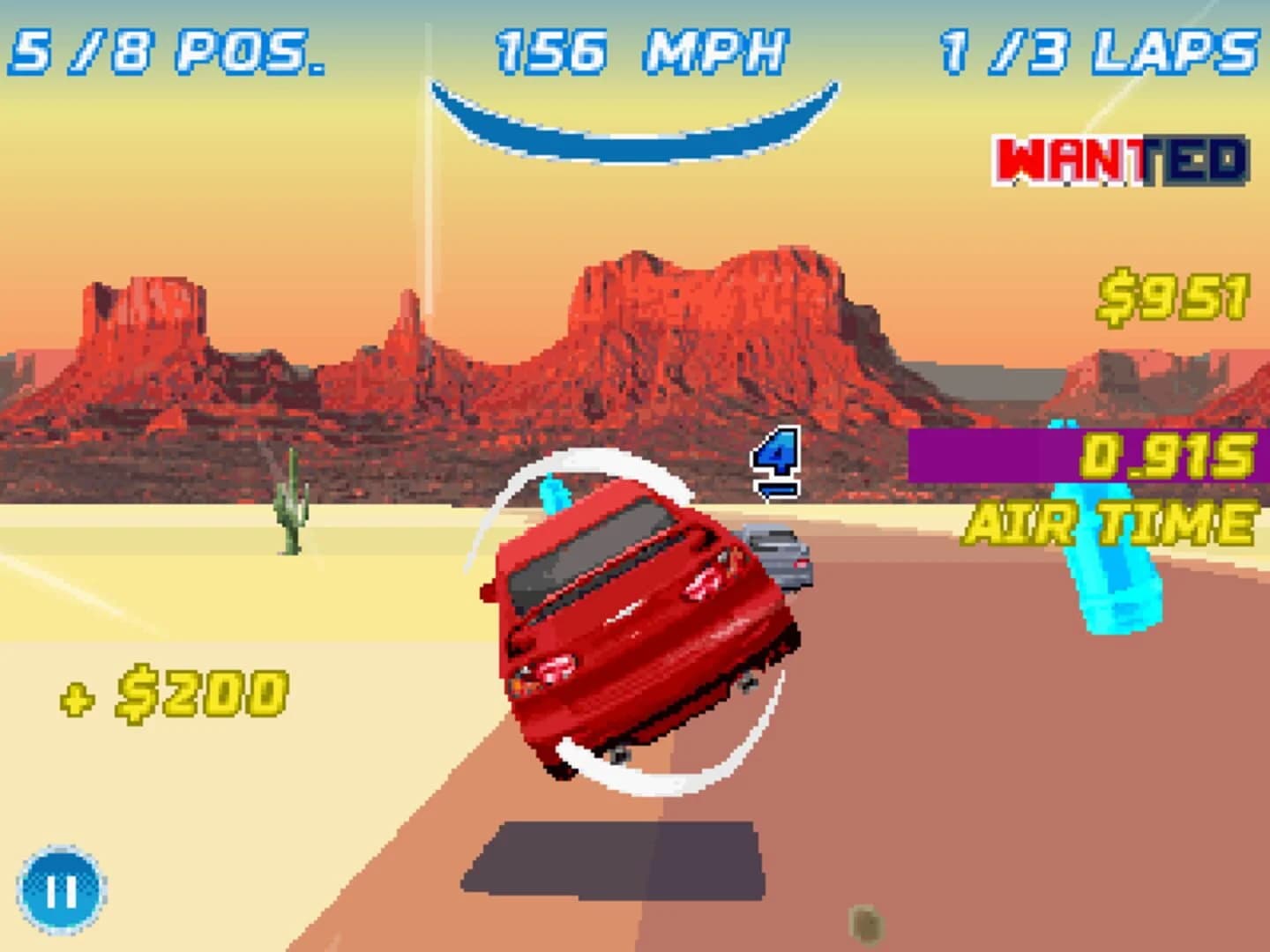This screenshot has height=952, width=1270.
Task: Select the LAPS tab in the HUD
Action: pyautogui.click(x=1096, y=50)
